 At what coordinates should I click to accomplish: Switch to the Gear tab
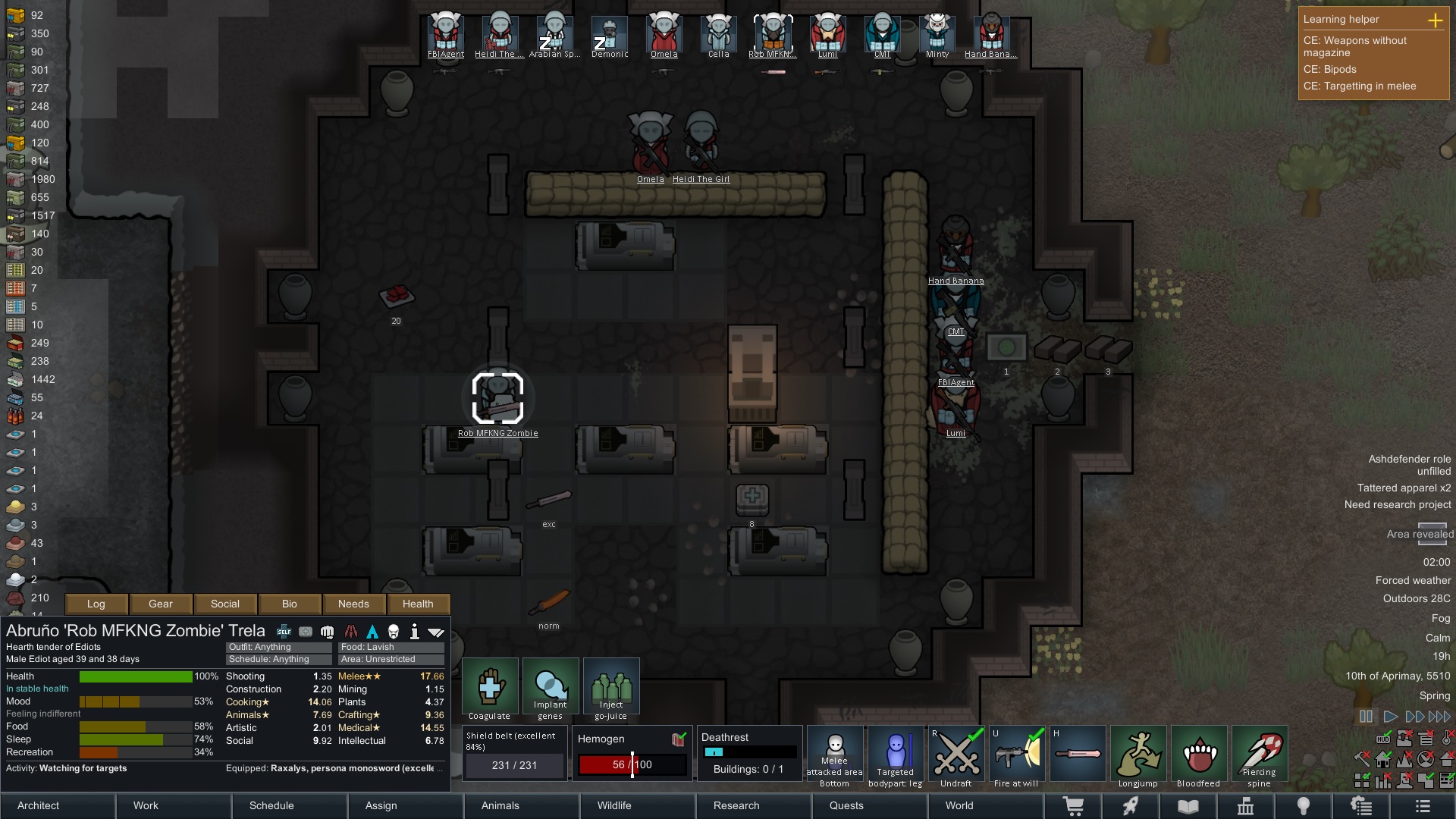click(160, 604)
